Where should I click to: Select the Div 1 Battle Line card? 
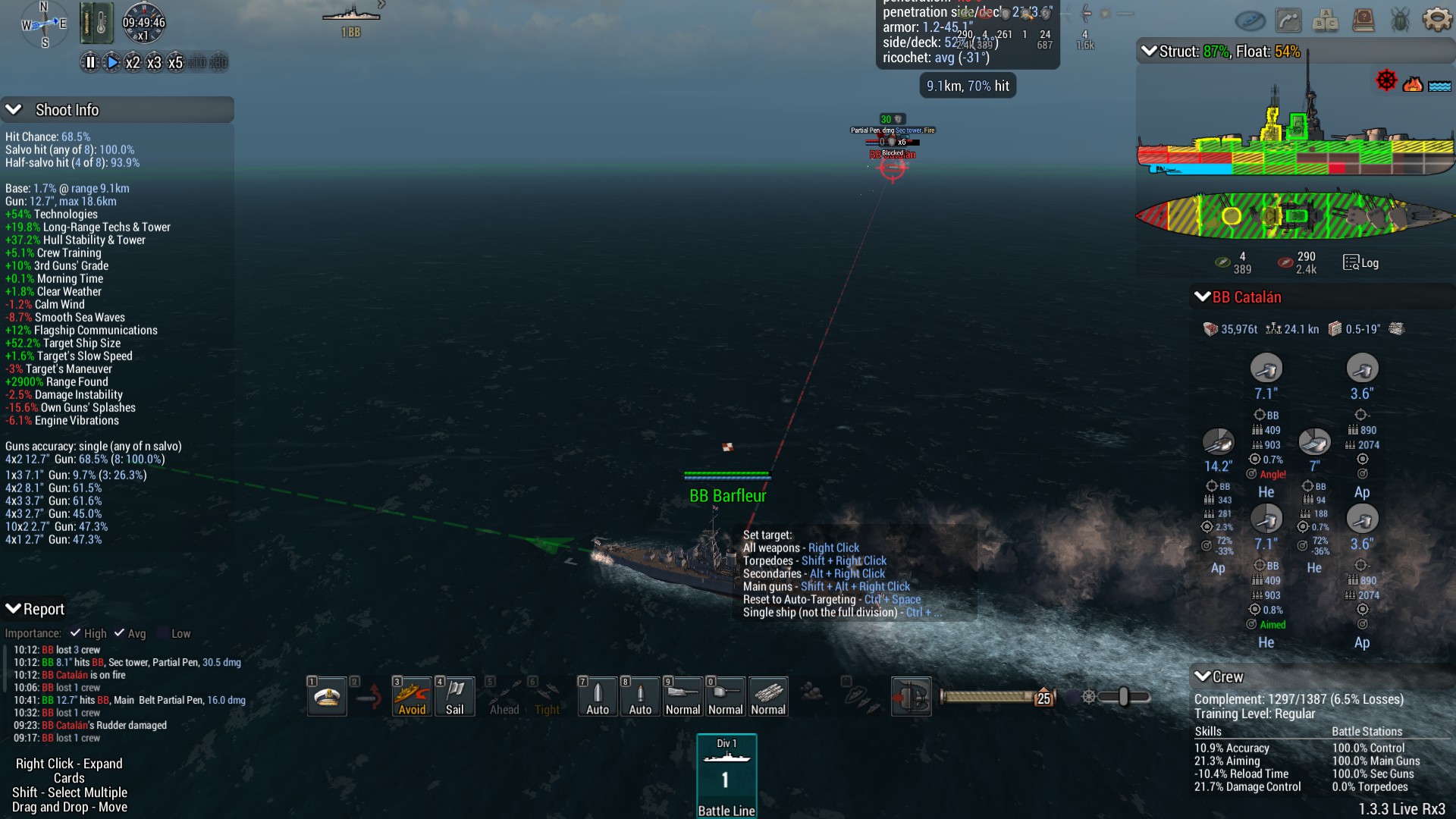(726, 776)
